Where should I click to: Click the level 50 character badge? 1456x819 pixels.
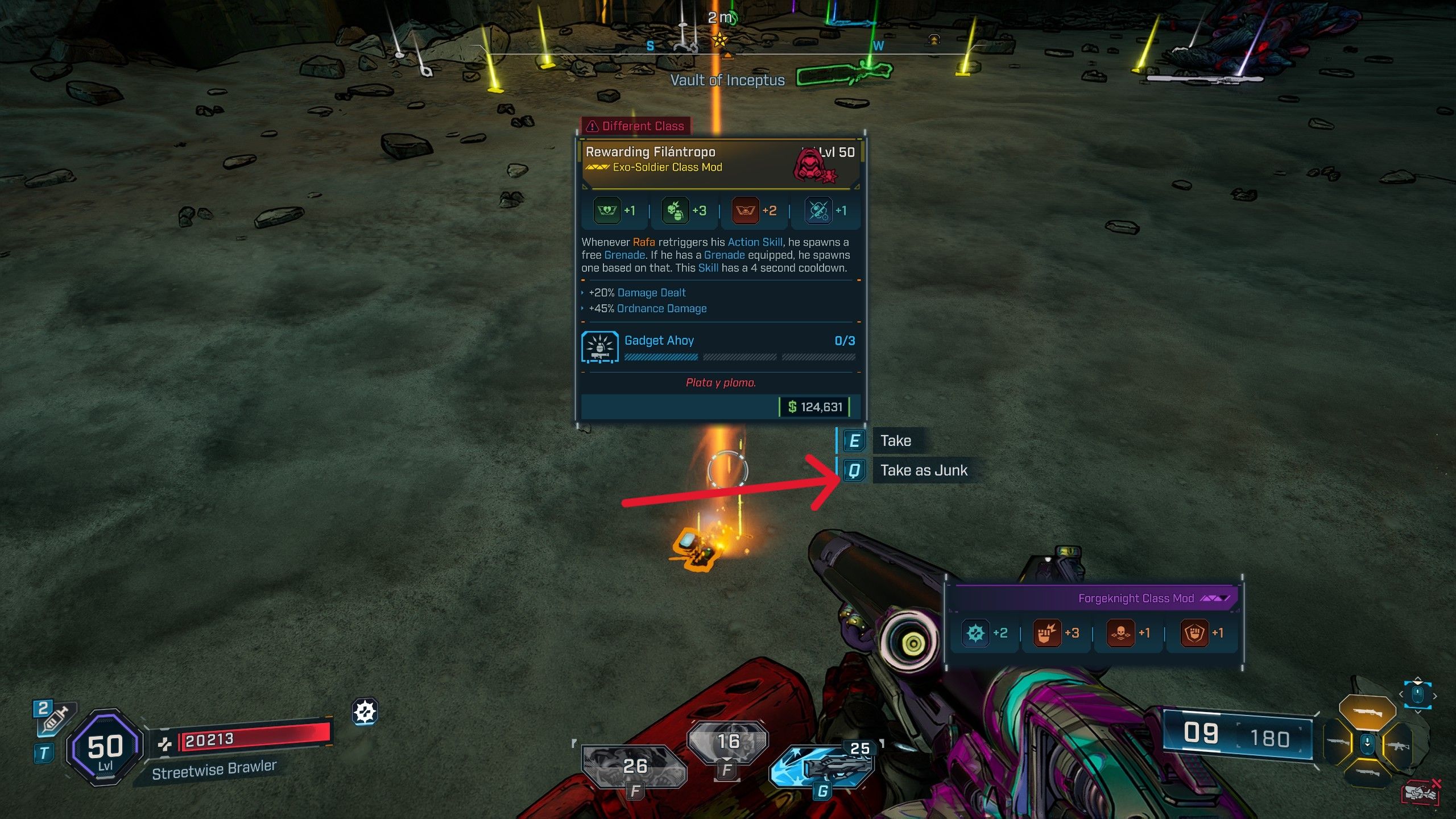coord(105,748)
